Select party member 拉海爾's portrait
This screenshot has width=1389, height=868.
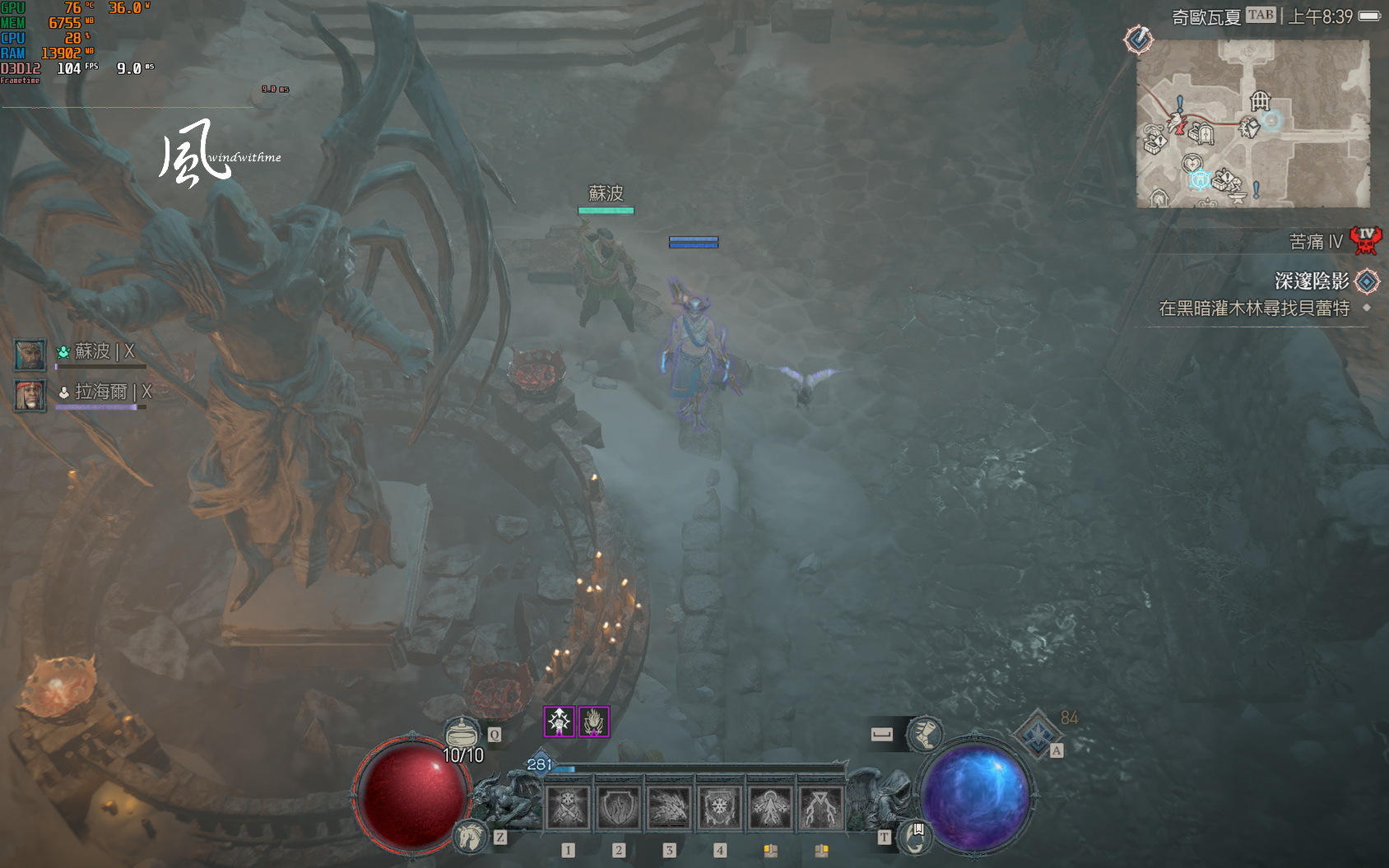[30, 395]
